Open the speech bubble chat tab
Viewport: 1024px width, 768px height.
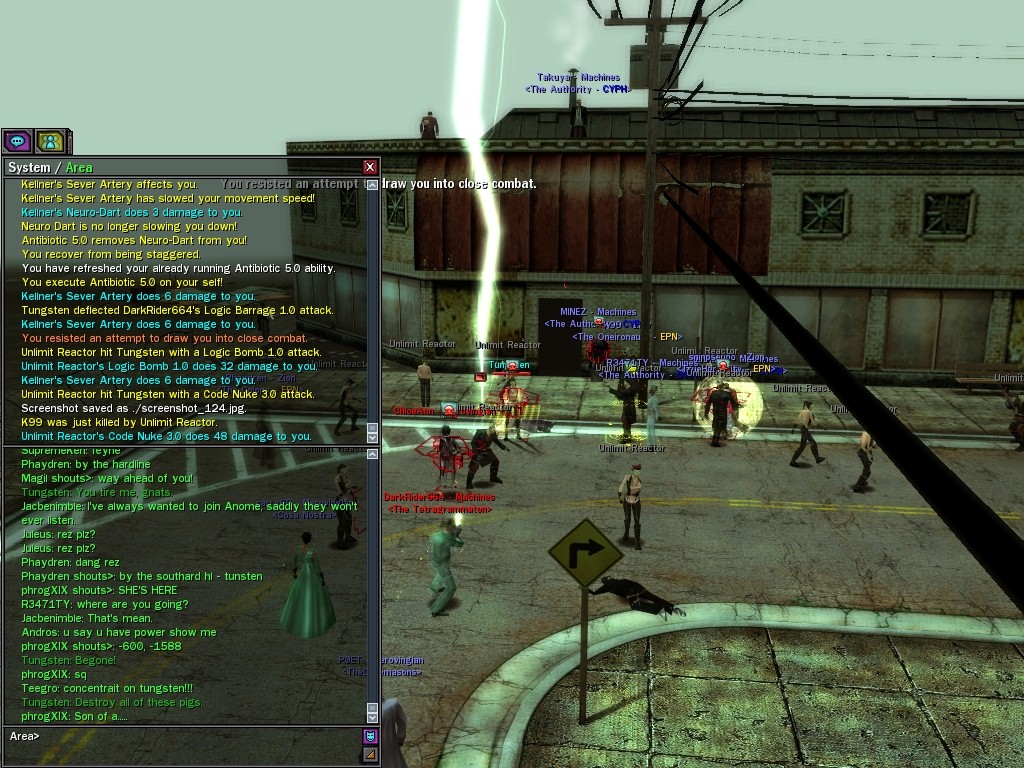(x=17, y=142)
